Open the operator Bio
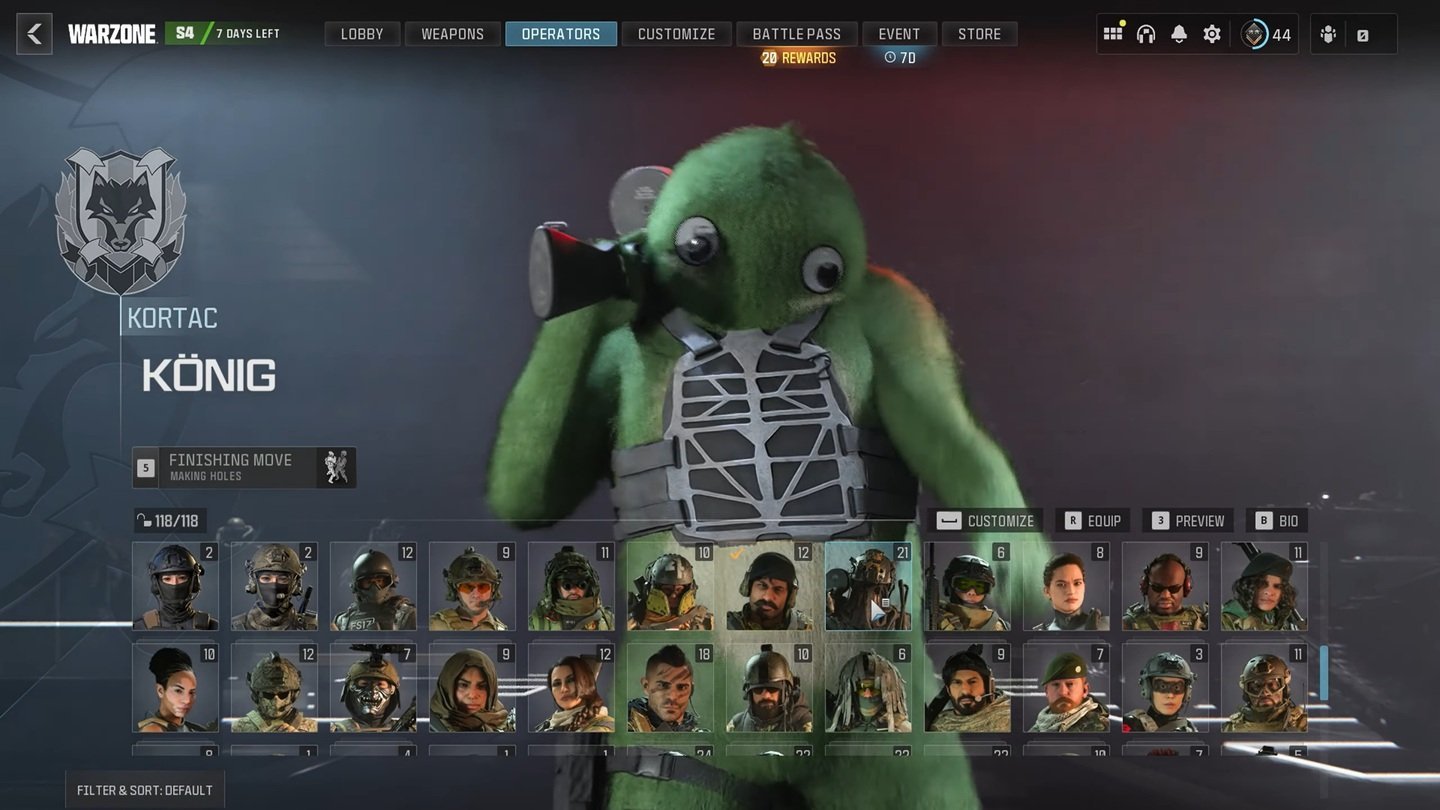Viewport: 1440px width, 810px height. point(1277,521)
